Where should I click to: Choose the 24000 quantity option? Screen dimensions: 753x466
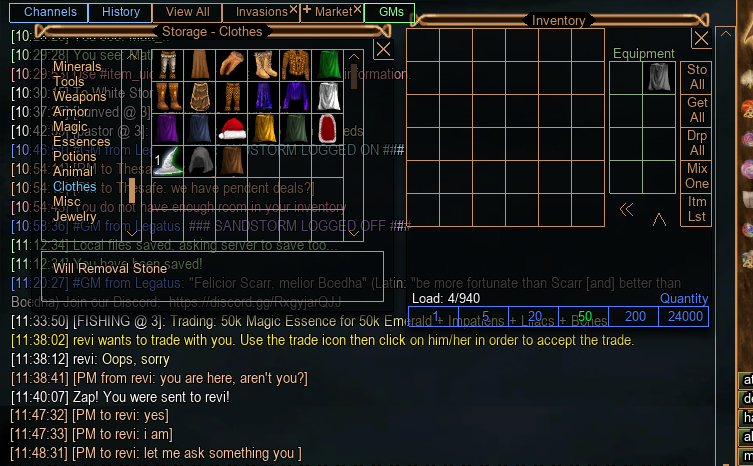pyautogui.click(x=684, y=317)
